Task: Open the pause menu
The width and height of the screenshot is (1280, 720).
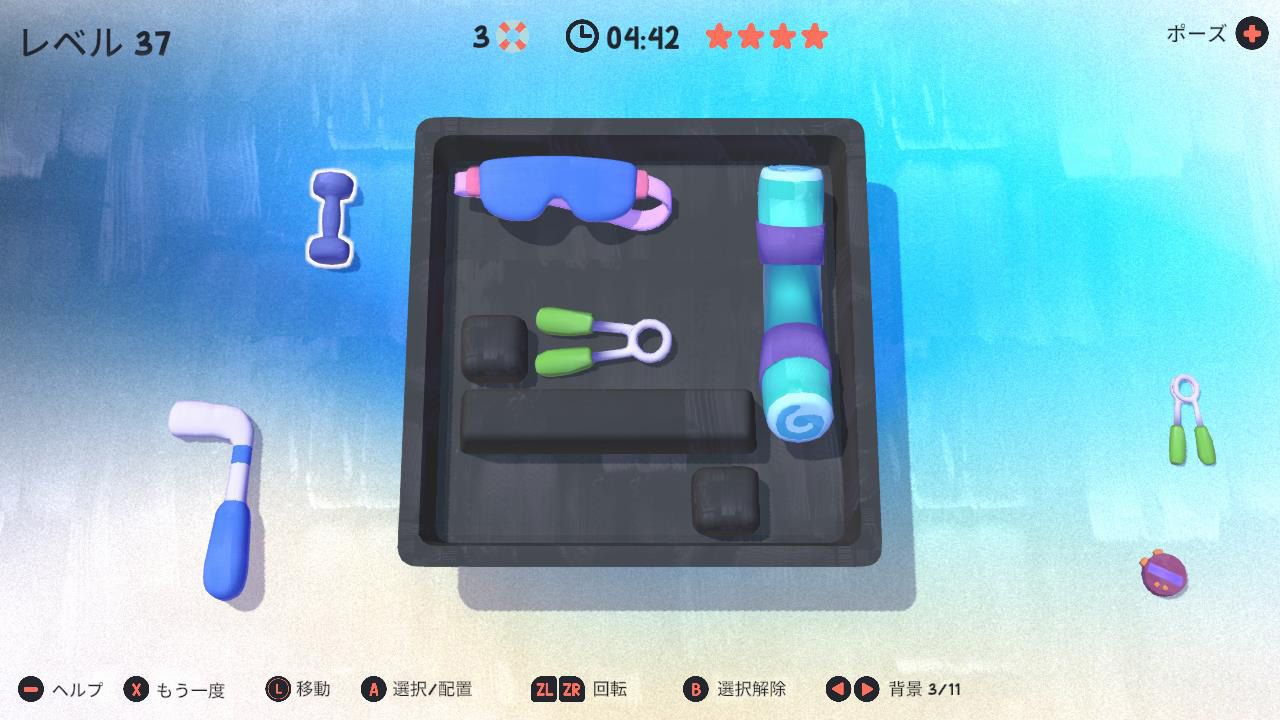Action: point(1249,34)
